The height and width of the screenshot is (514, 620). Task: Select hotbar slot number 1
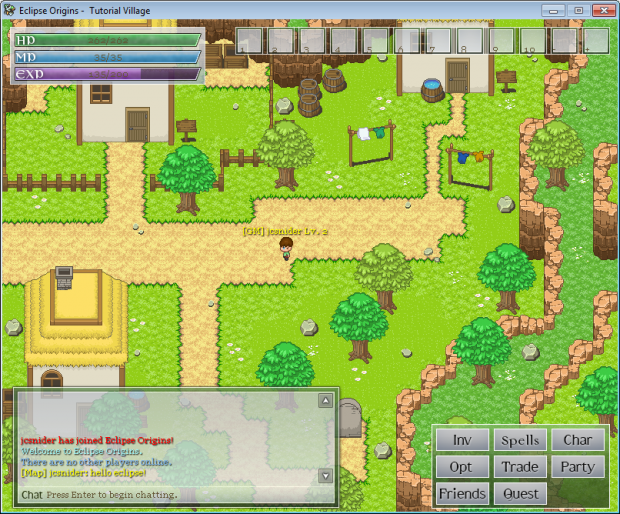249,41
